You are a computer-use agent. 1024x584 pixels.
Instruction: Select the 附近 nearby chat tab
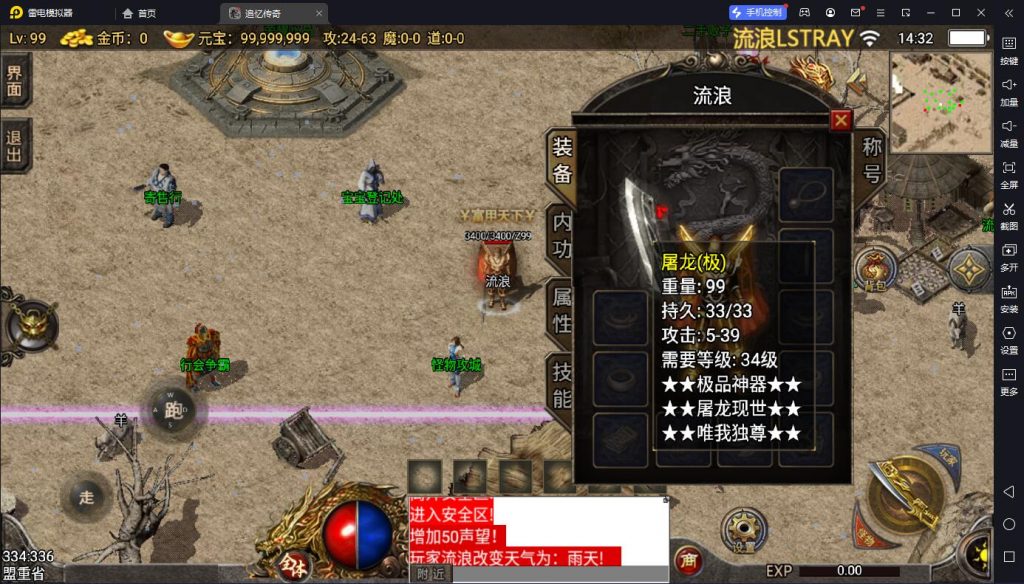click(x=431, y=574)
